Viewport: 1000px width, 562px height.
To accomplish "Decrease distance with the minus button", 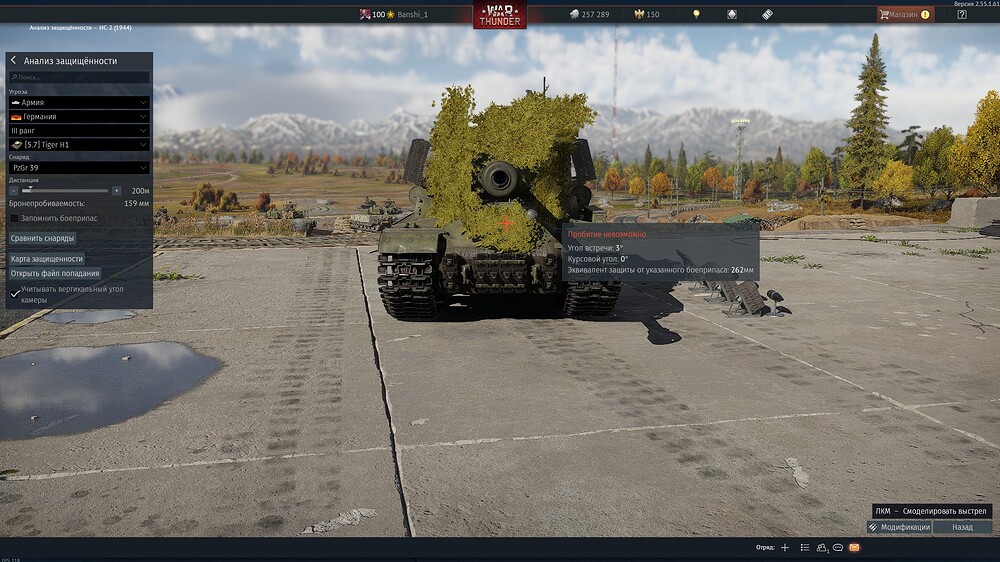I will [14, 190].
